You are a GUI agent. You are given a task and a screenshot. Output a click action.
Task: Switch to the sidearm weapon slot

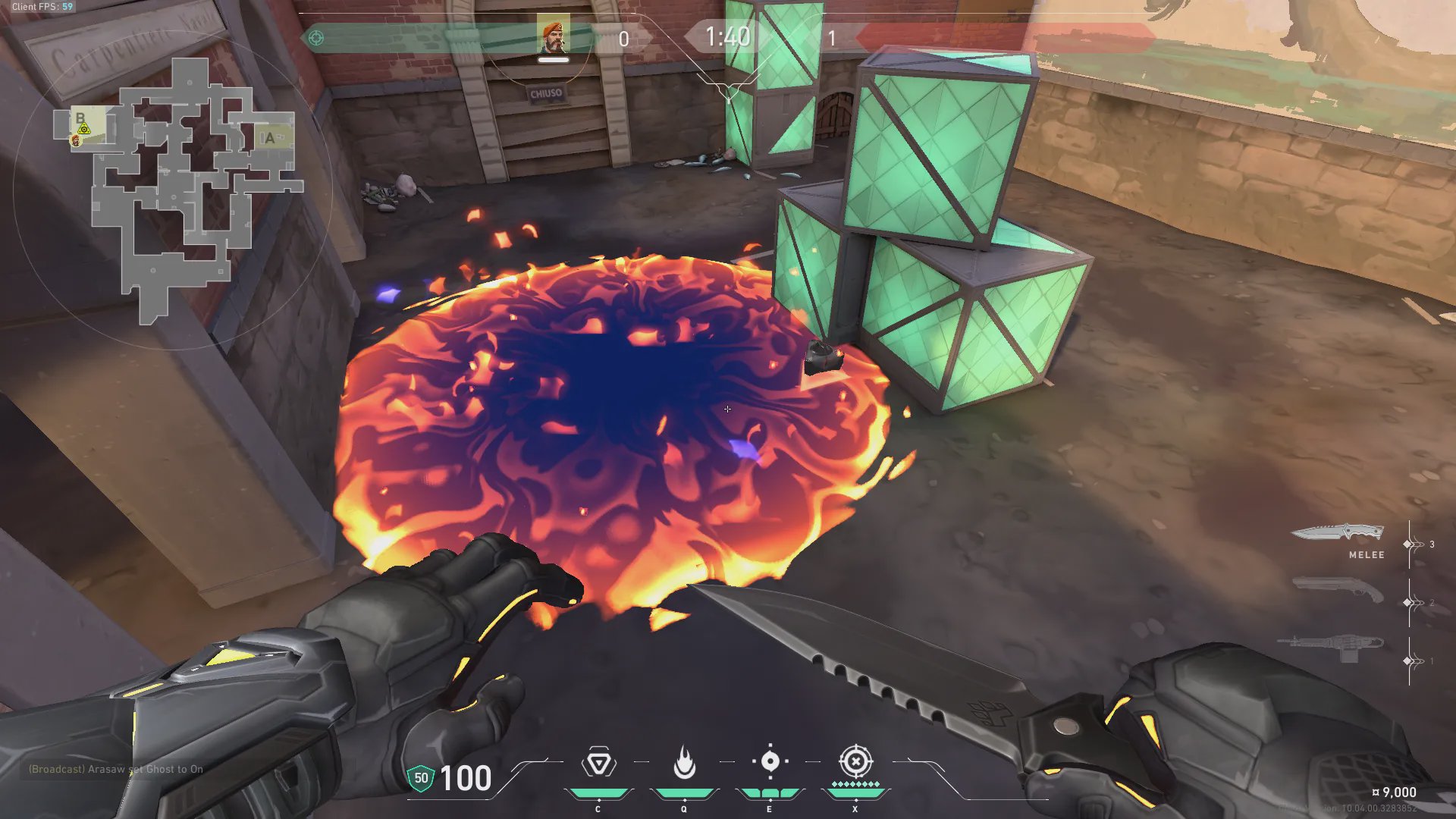pos(1338,588)
